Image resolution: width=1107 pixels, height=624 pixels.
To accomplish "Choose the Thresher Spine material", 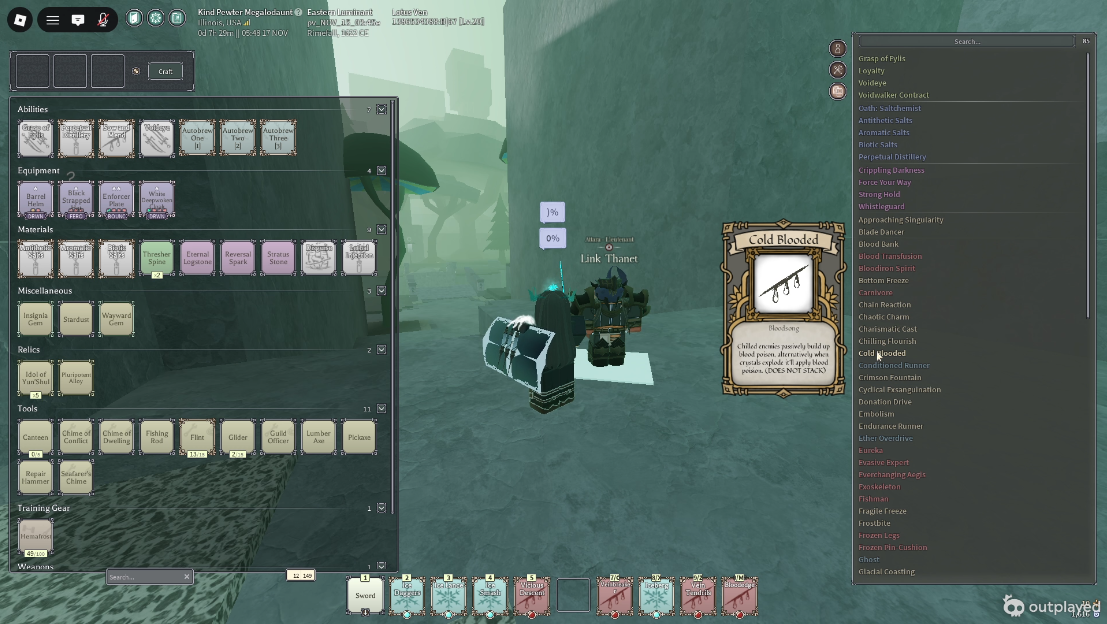I will (x=157, y=258).
